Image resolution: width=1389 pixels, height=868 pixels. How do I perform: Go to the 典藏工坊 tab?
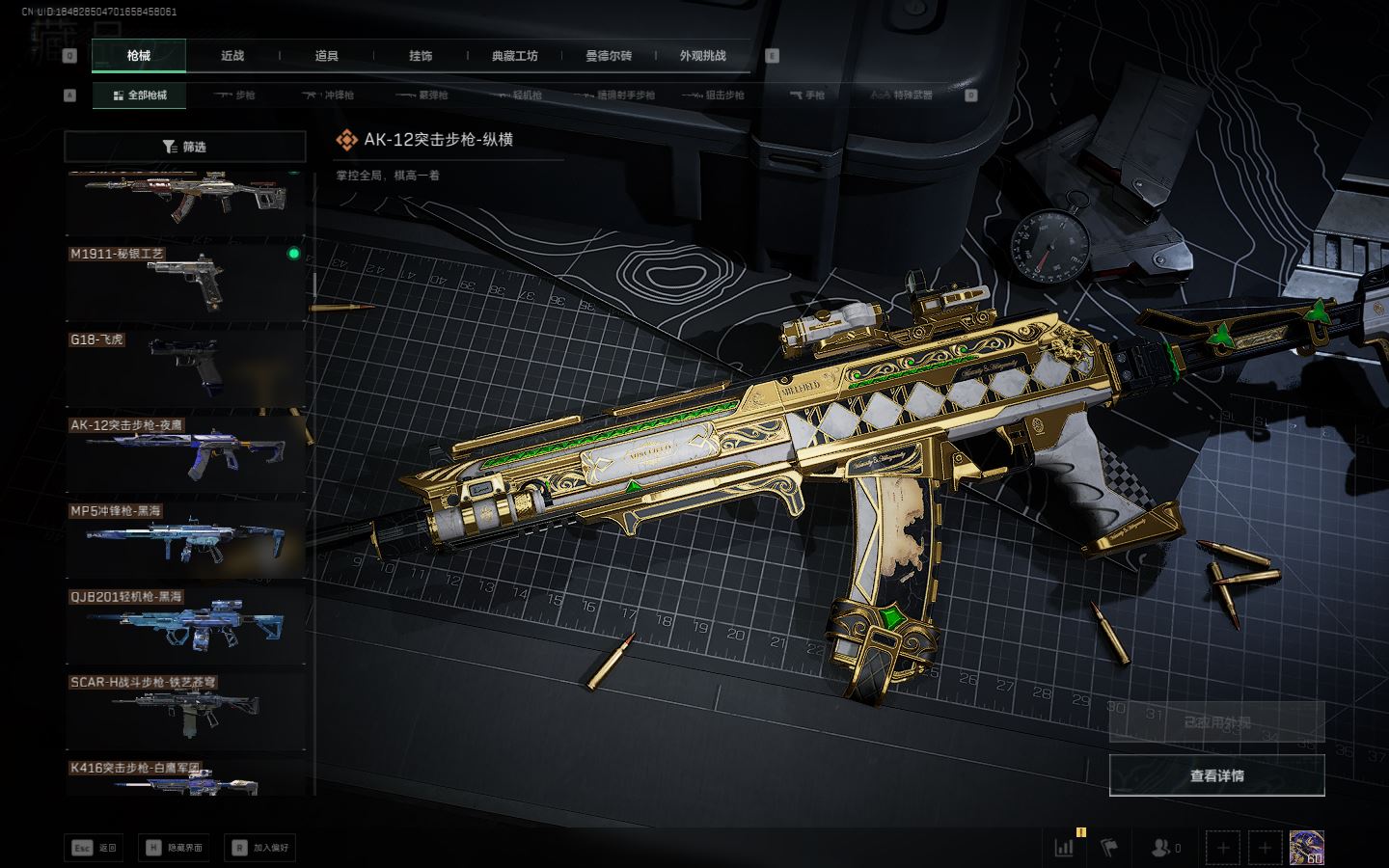(x=514, y=56)
